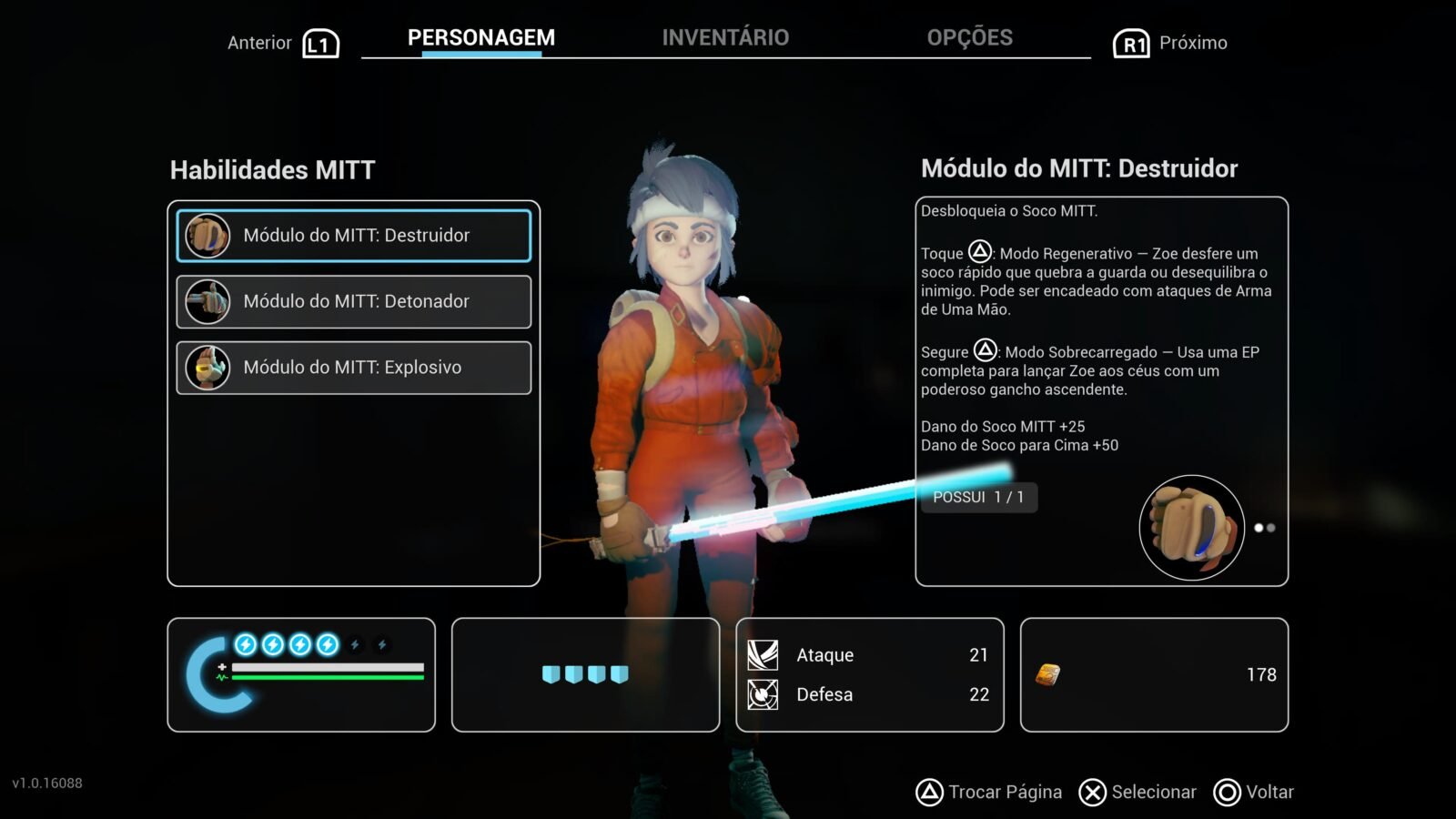Choose Módulo do MITT: Destruidor ability

point(354,236)
